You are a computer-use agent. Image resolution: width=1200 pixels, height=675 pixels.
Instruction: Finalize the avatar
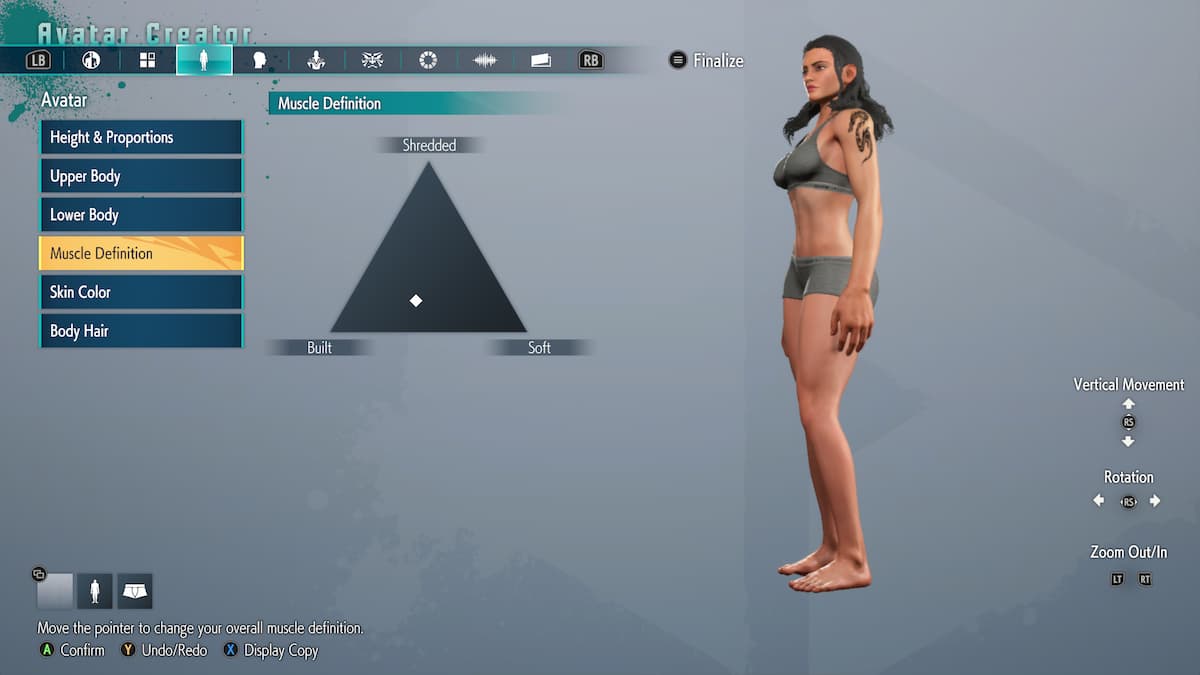[707, 61]
